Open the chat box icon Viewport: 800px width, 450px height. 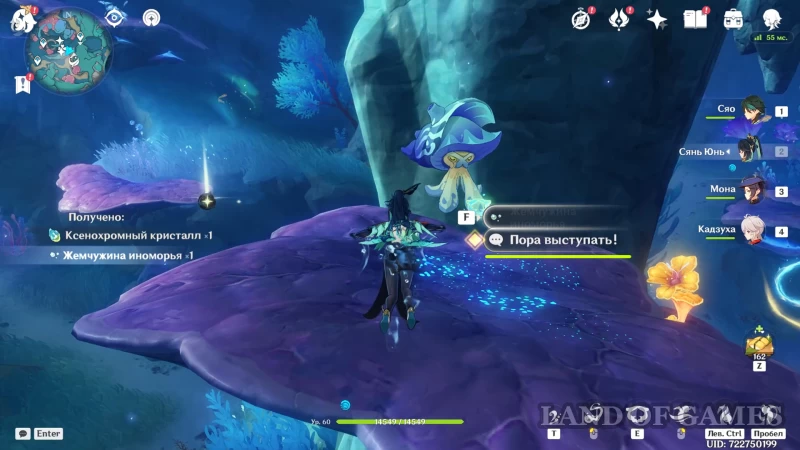coord(22,434)
